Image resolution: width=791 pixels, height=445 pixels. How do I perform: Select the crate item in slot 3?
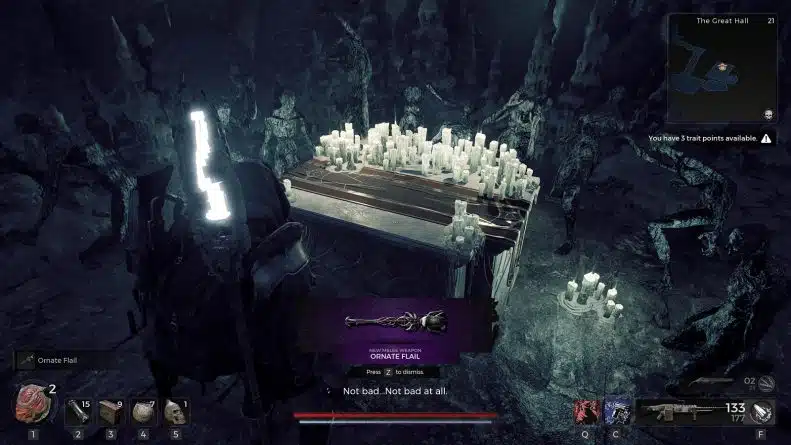[x=111, y=411]
